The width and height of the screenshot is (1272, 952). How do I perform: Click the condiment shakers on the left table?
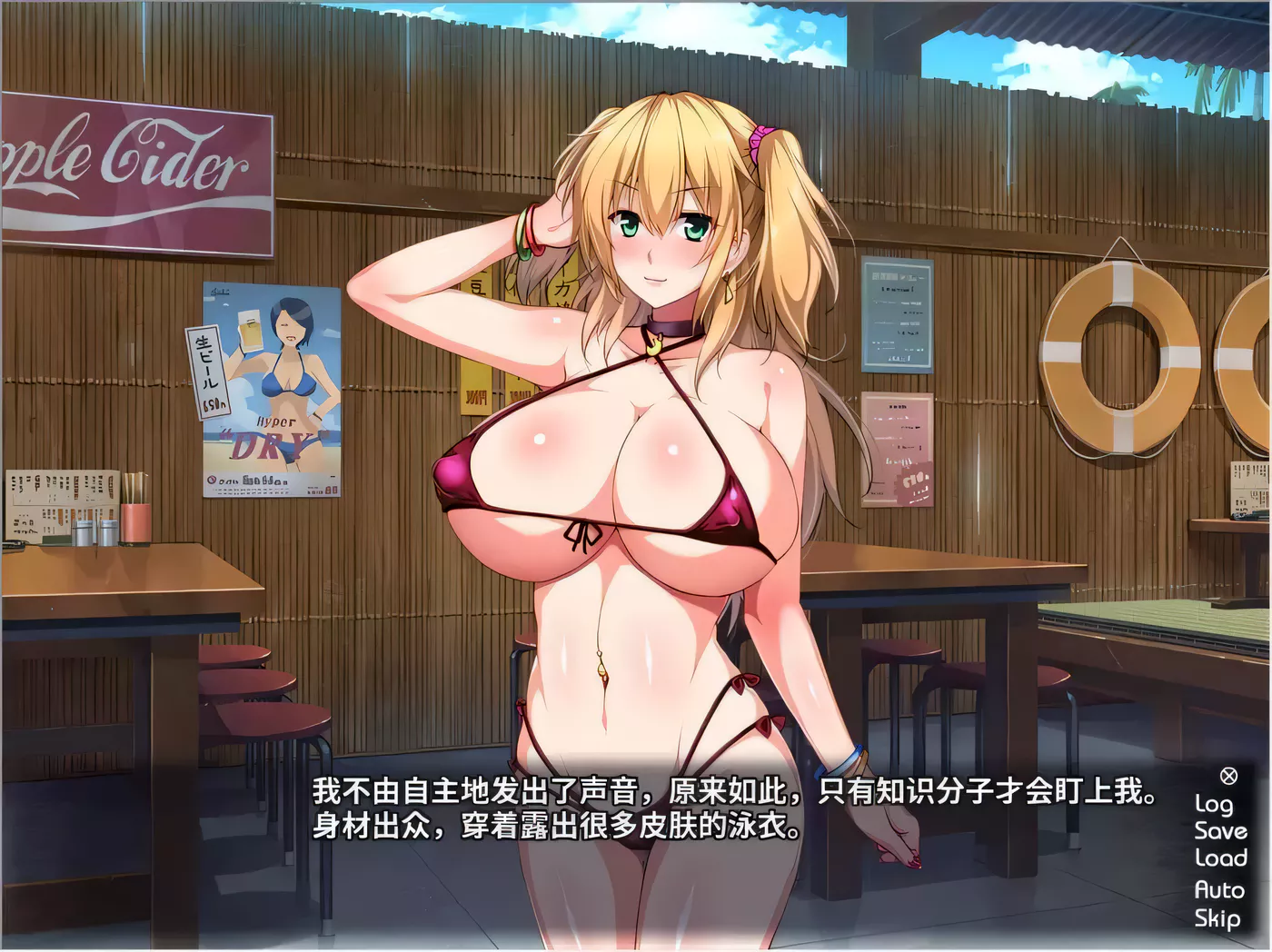pyautogui.click(x=95, y=534)
